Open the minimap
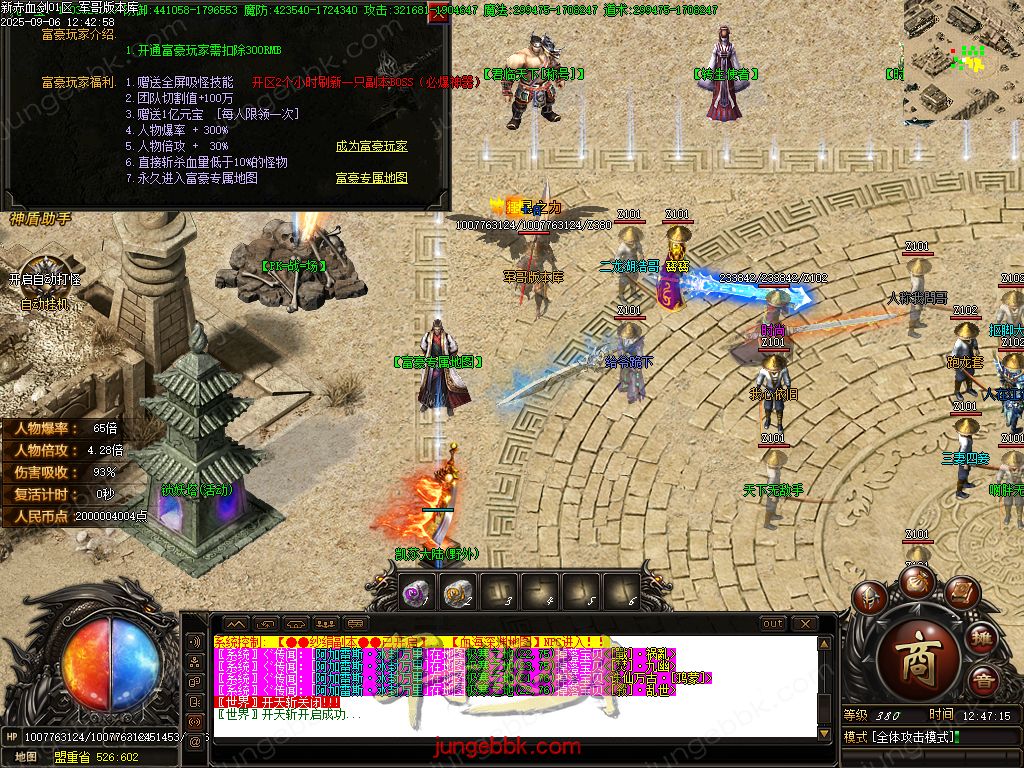 (x=963, y=60)
